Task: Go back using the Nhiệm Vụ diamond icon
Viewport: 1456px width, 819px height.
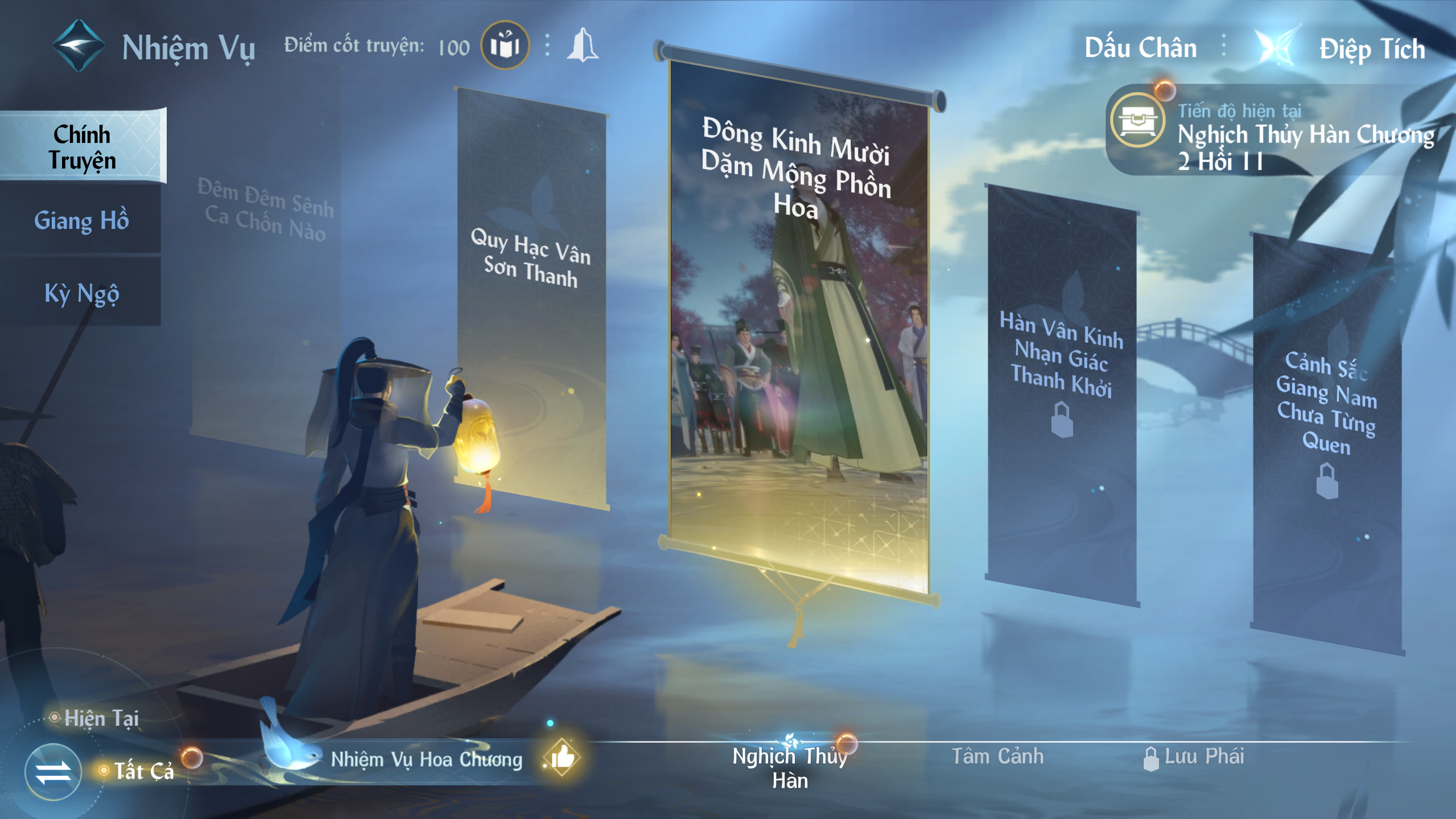Action: [79, 46]
